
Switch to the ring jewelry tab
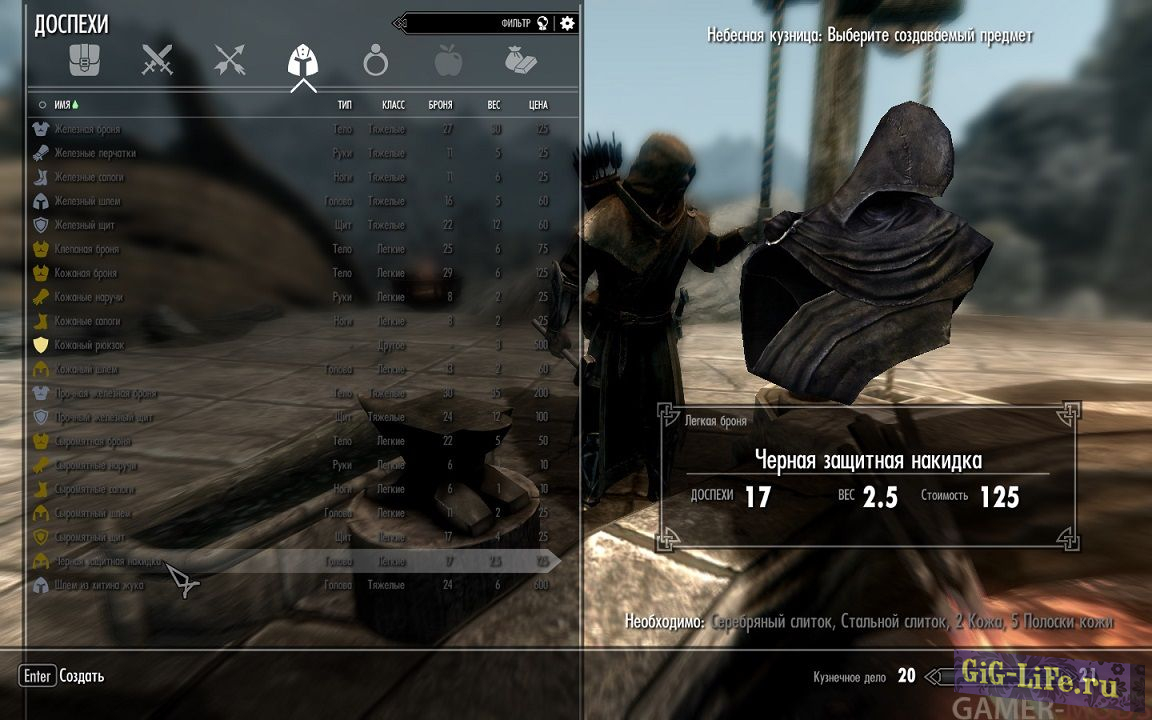click(x=375, y=63)
